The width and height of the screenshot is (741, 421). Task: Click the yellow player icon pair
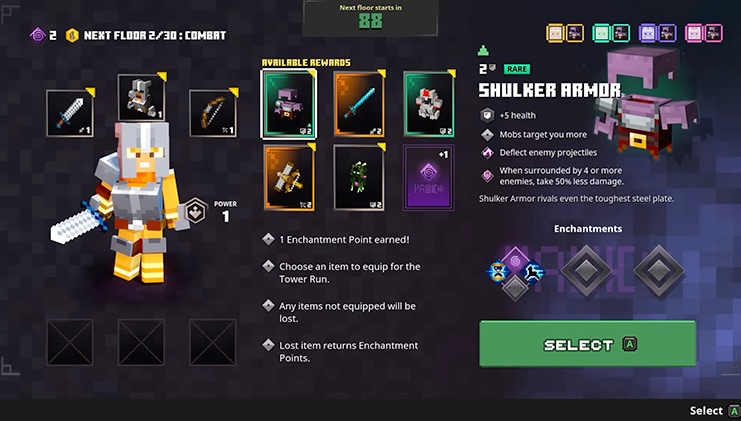pos(565,33)
